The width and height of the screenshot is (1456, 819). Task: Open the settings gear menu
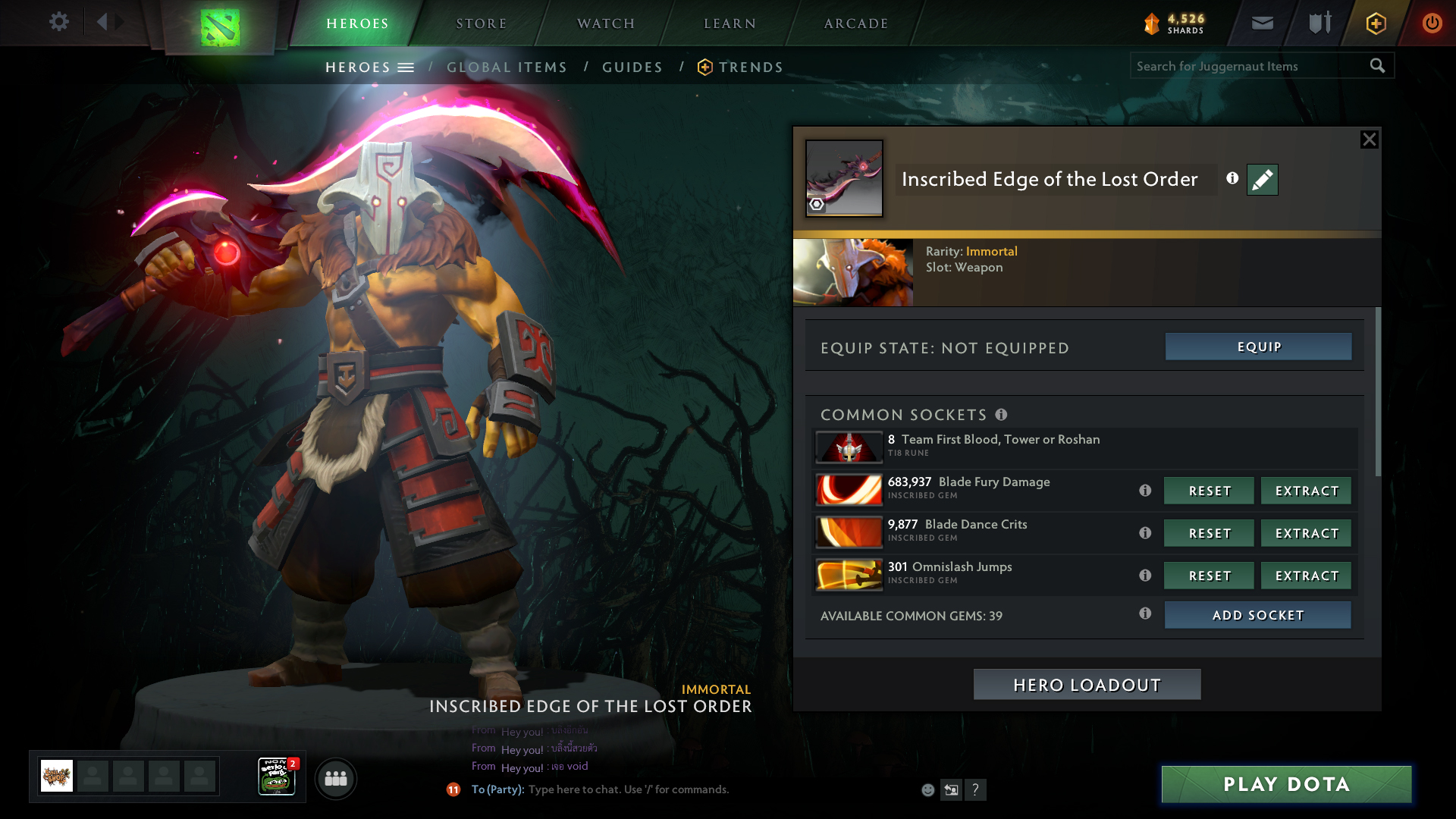58,22
